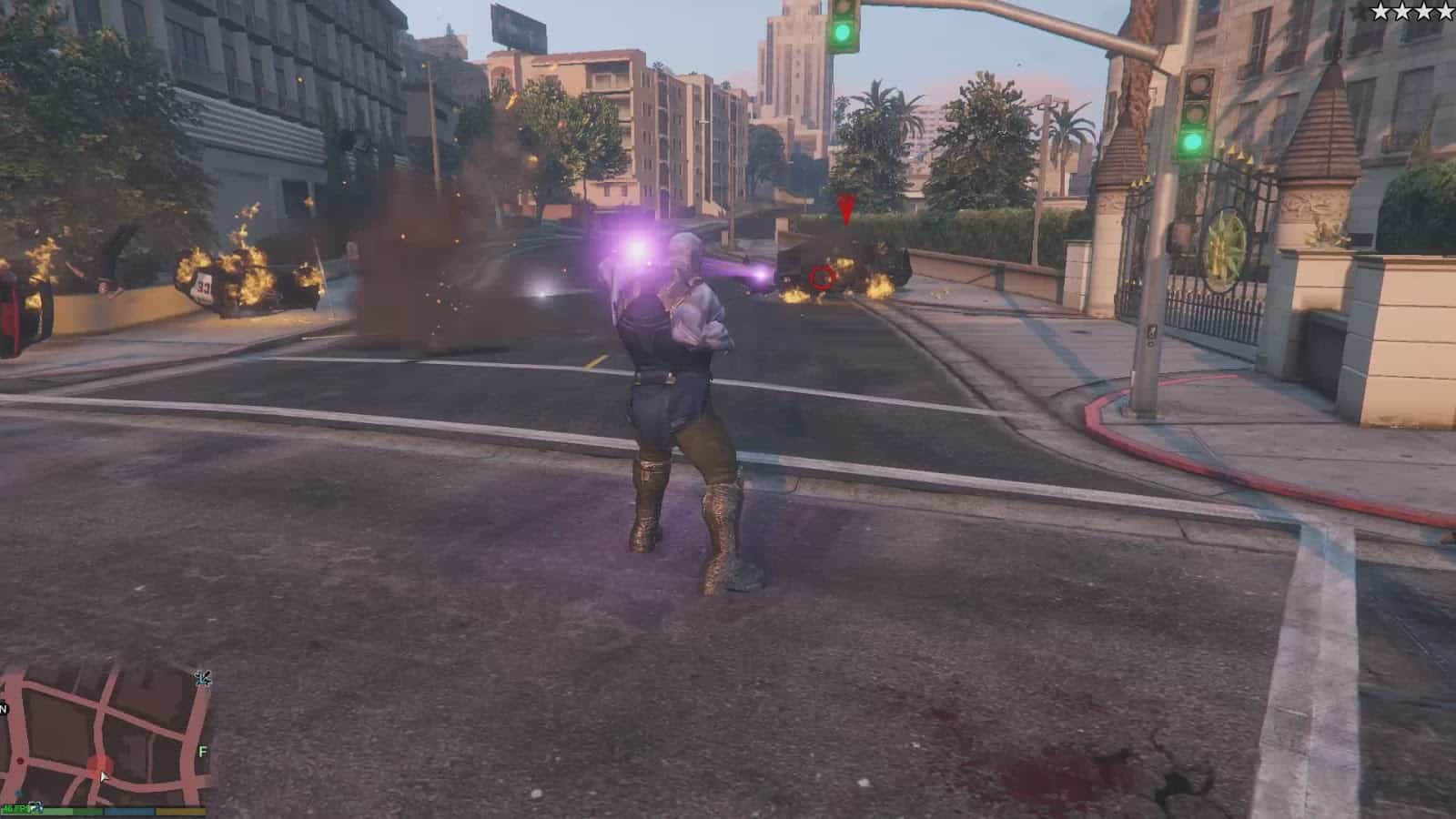Click the "46 FPS" counter readout
The width and height of the screenshot is (1456, 819).
16,808
